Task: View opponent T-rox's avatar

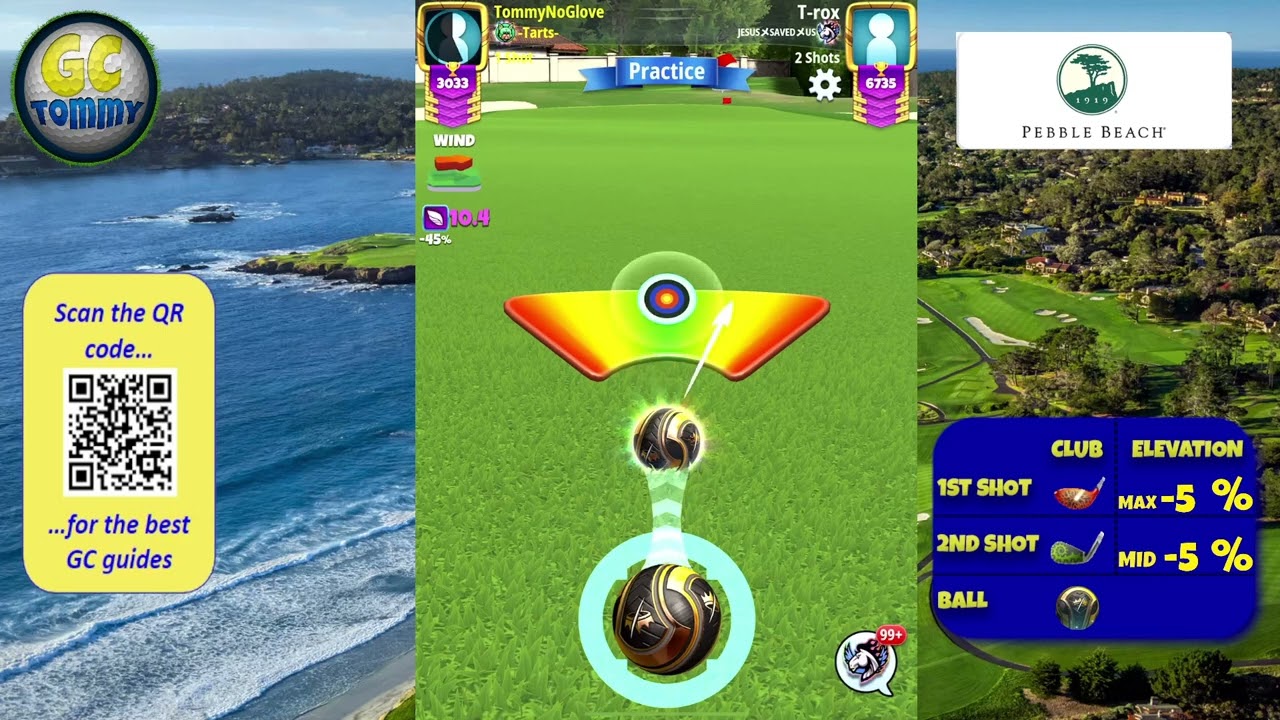Action: click(880, 36)
